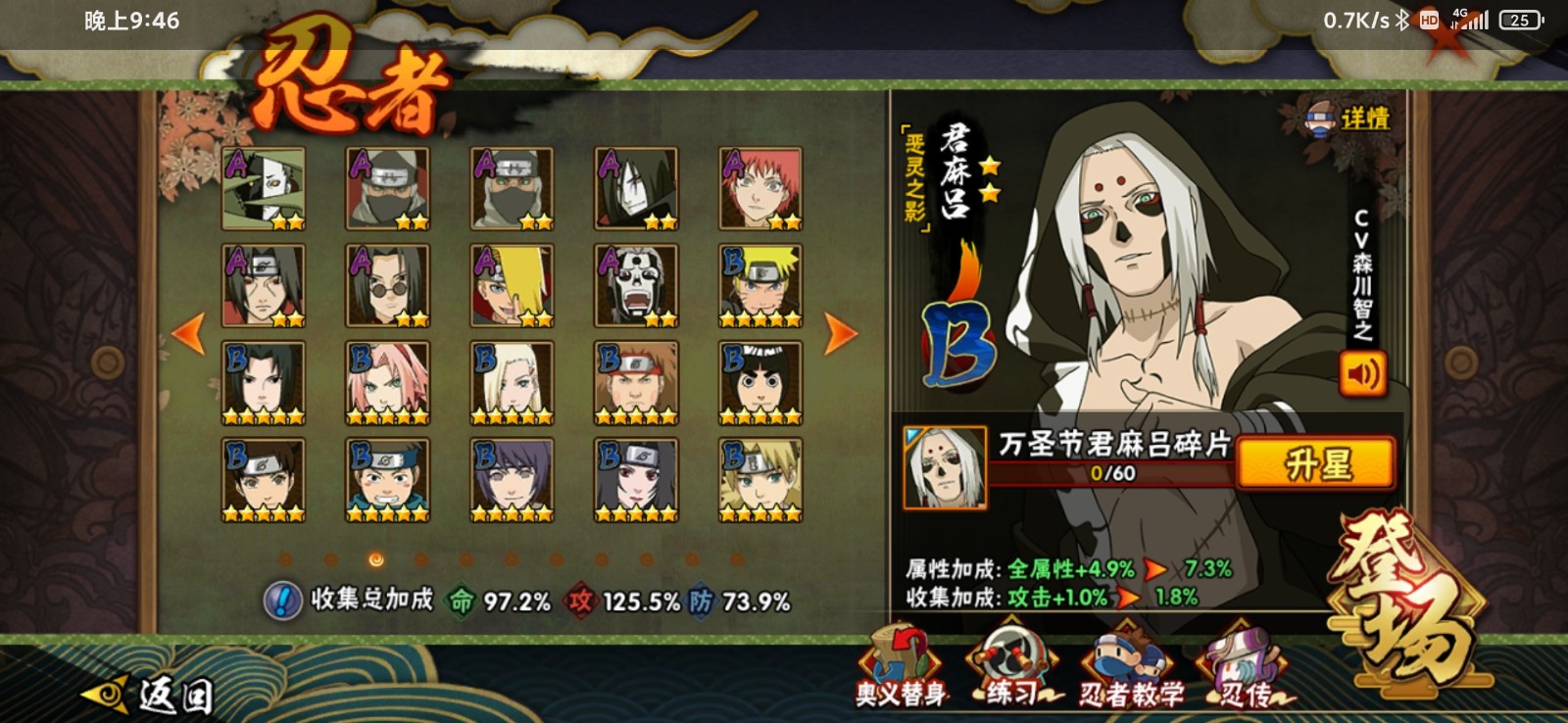
Task: Go to previous ninja page arrow
Action: point(188,334)
